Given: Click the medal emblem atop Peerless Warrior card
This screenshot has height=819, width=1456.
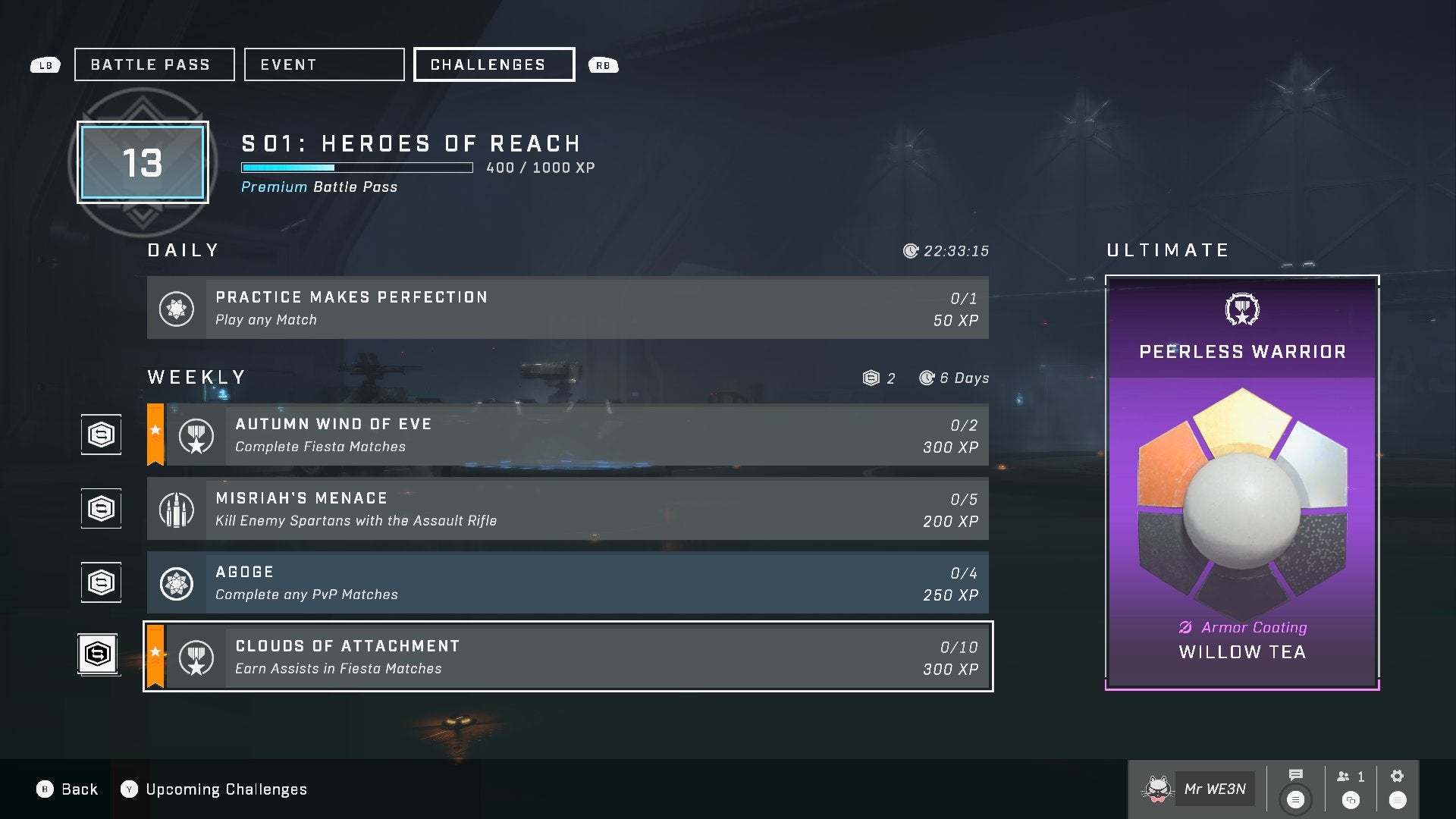Looking at the screenshot, I should point(1241,309).
